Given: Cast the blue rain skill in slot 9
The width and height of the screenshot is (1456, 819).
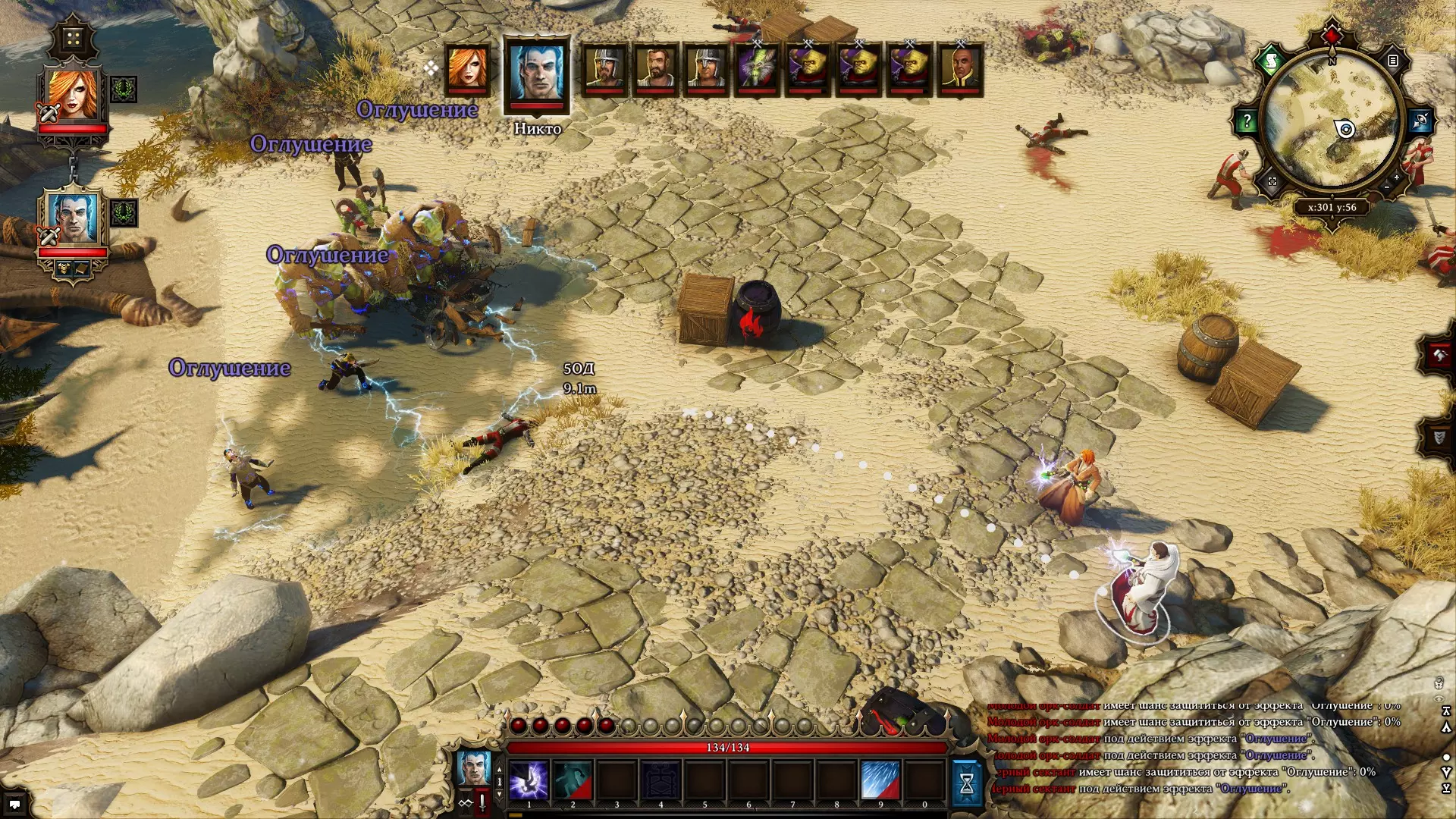Looking at the screenshot, I should pyautogui.click(x=880, y=780).
